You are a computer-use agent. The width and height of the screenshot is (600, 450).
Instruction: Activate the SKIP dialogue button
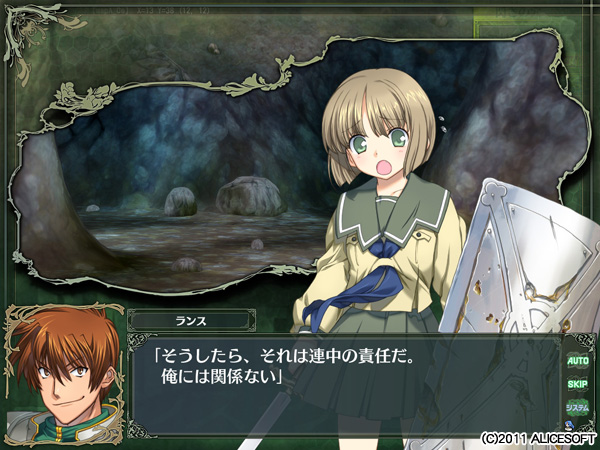tap(577, 384)
